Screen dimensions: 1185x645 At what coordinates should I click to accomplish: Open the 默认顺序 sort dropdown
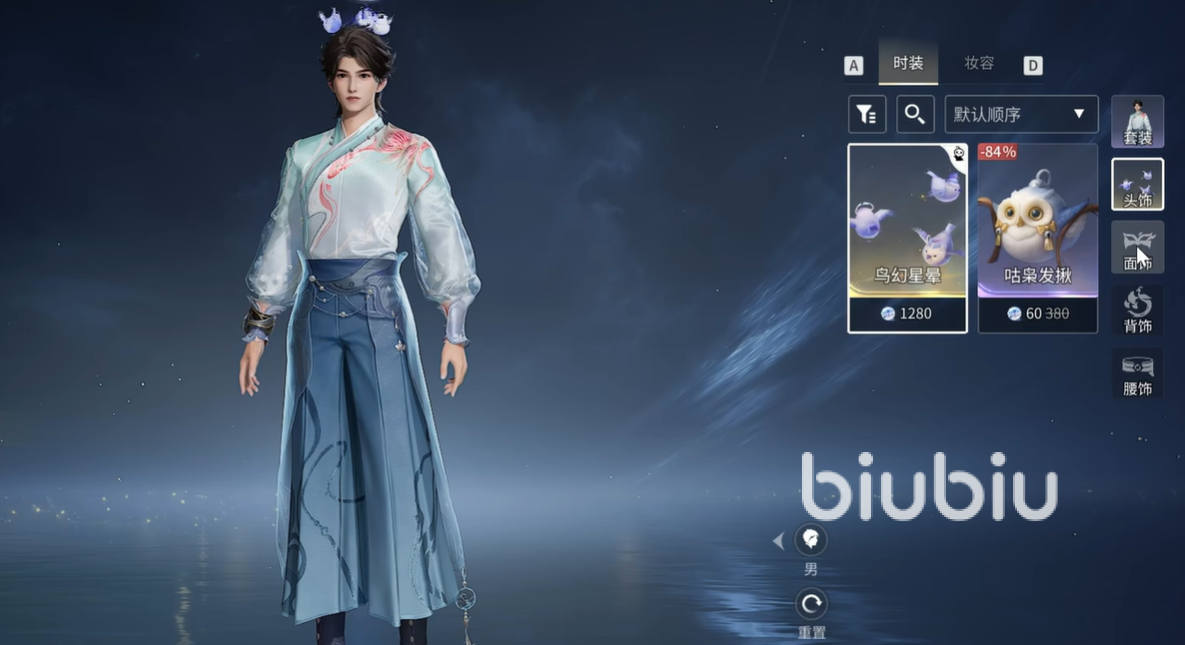point(1021,114)
